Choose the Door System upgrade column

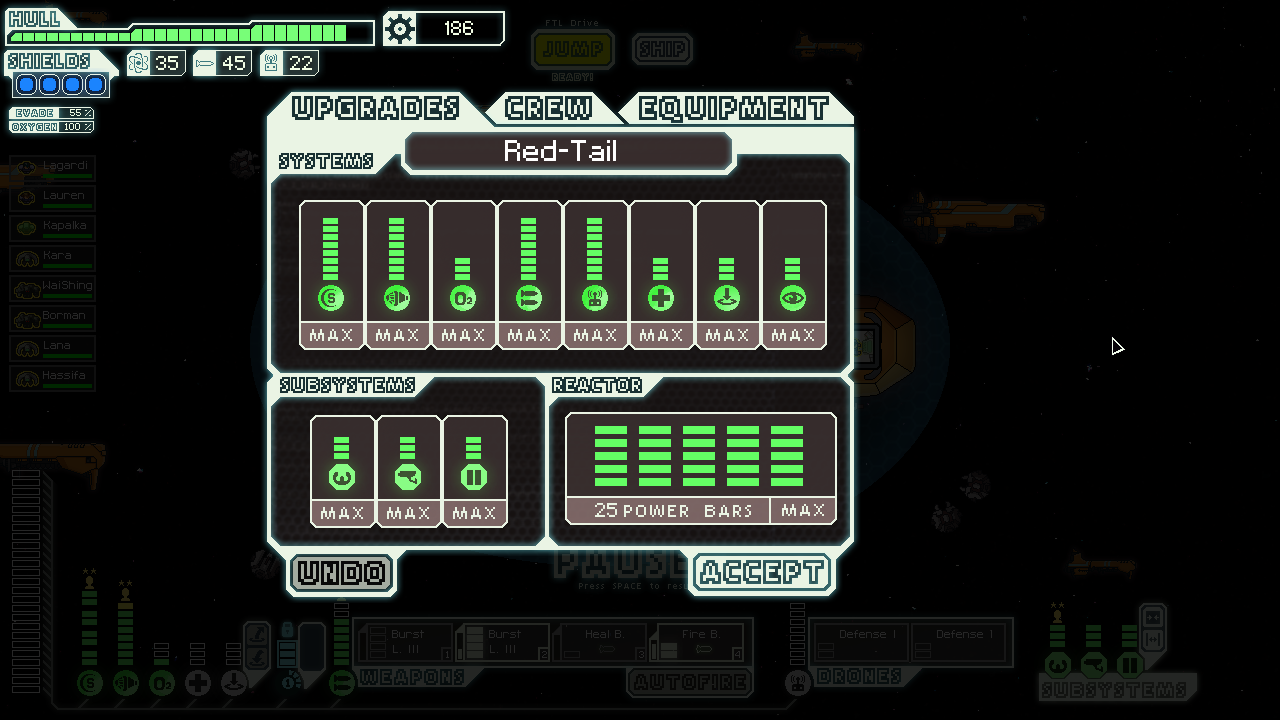pos(474,470)
